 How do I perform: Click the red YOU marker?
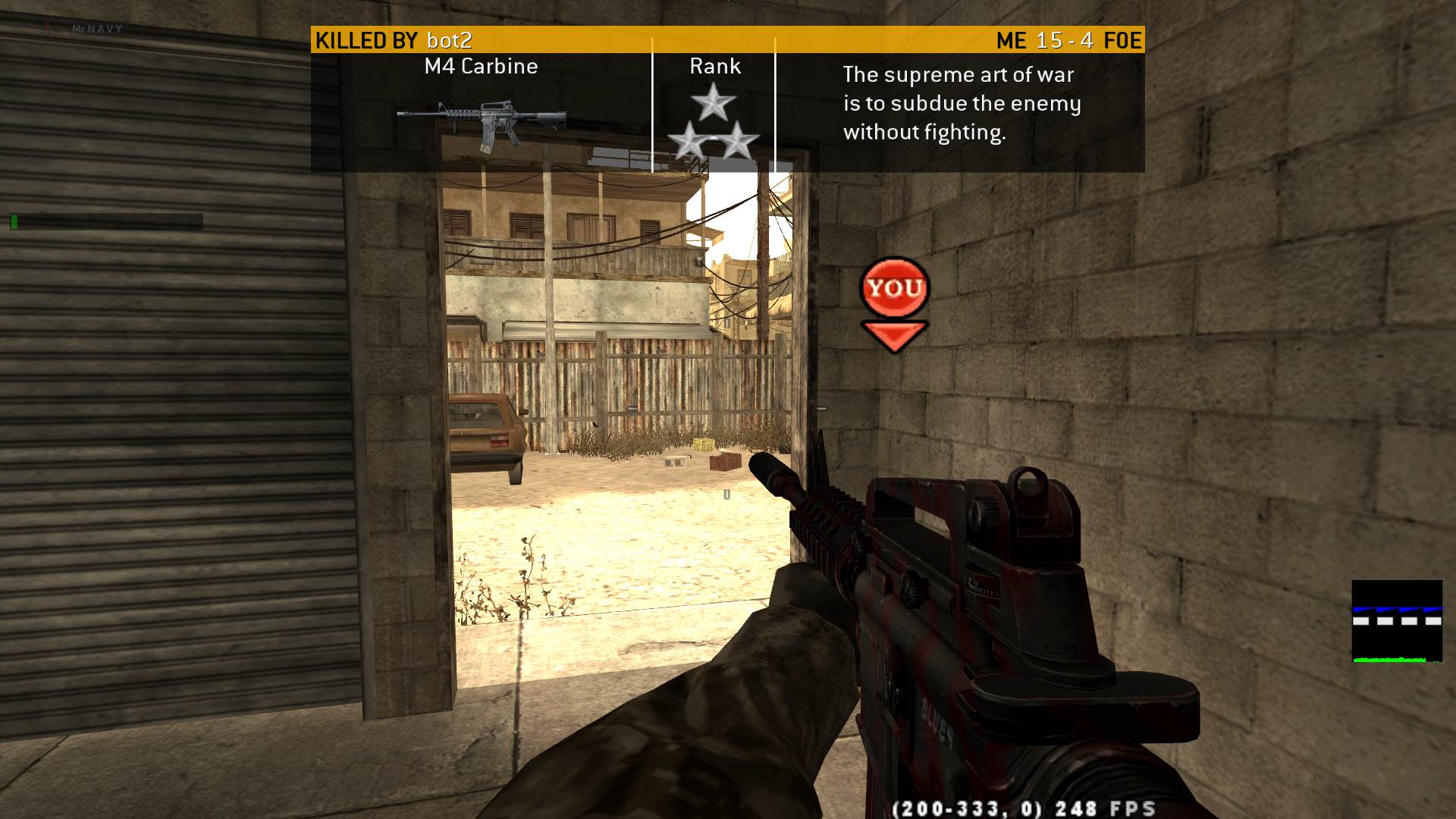[x=894, y=289]
